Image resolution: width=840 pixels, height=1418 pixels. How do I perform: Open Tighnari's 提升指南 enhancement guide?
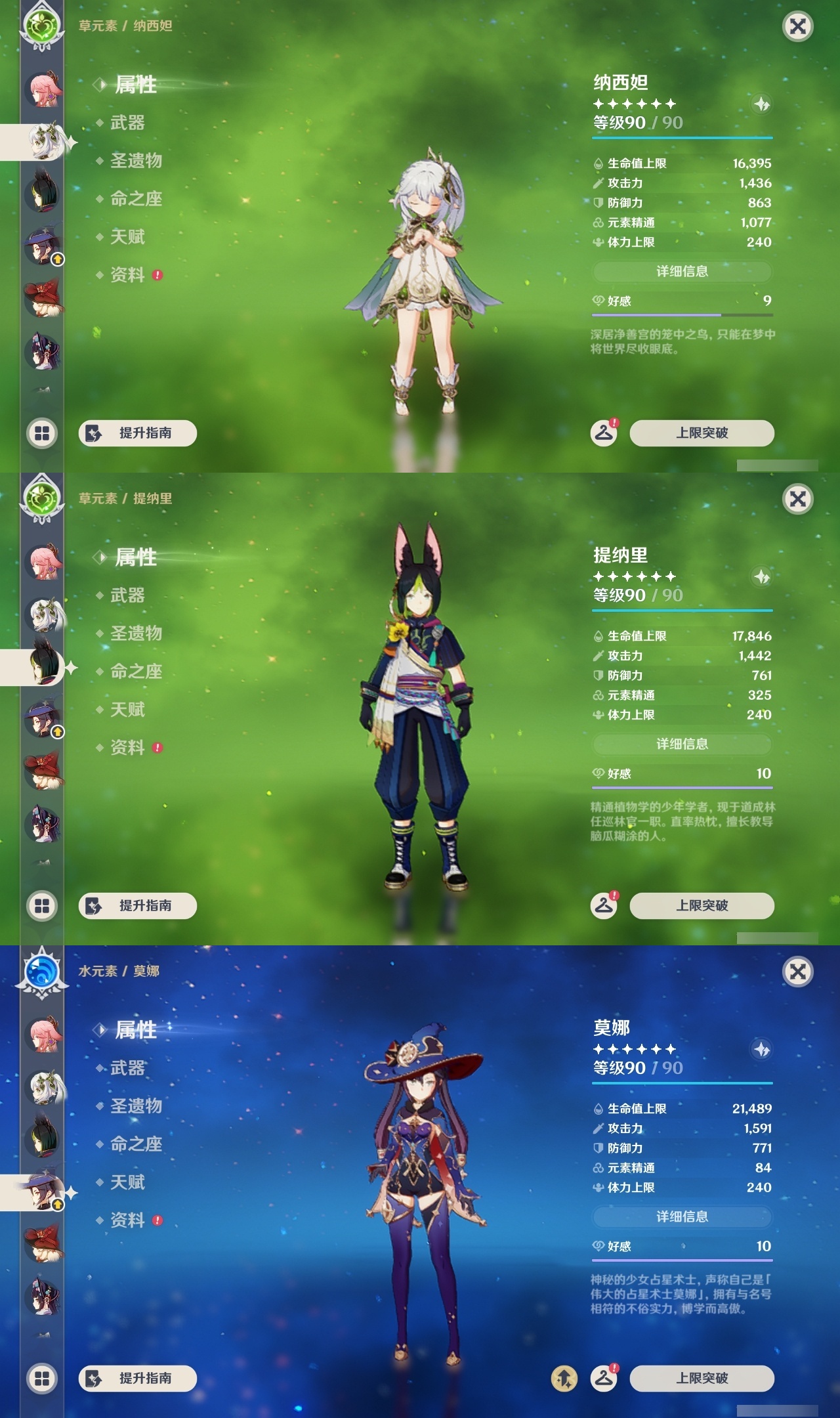pos(138,906)
